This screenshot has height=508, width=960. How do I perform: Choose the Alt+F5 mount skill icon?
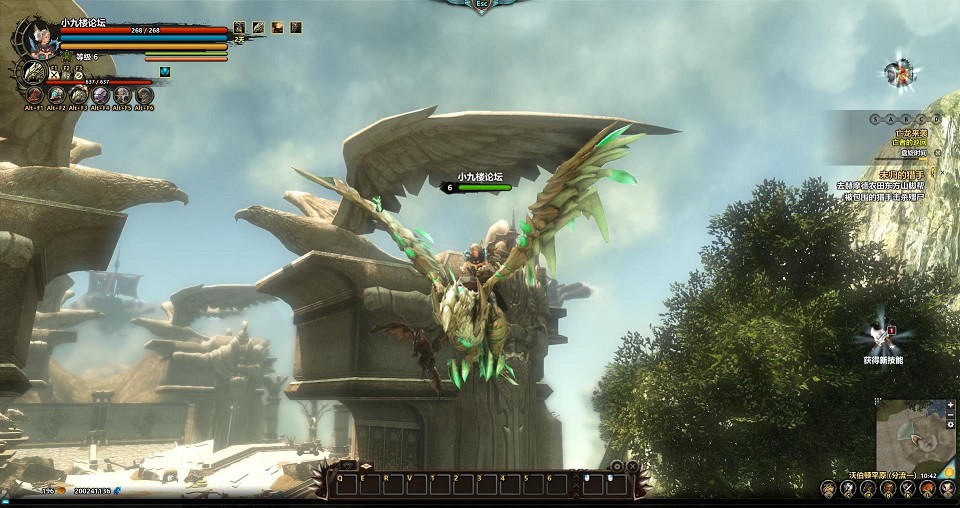122,96
